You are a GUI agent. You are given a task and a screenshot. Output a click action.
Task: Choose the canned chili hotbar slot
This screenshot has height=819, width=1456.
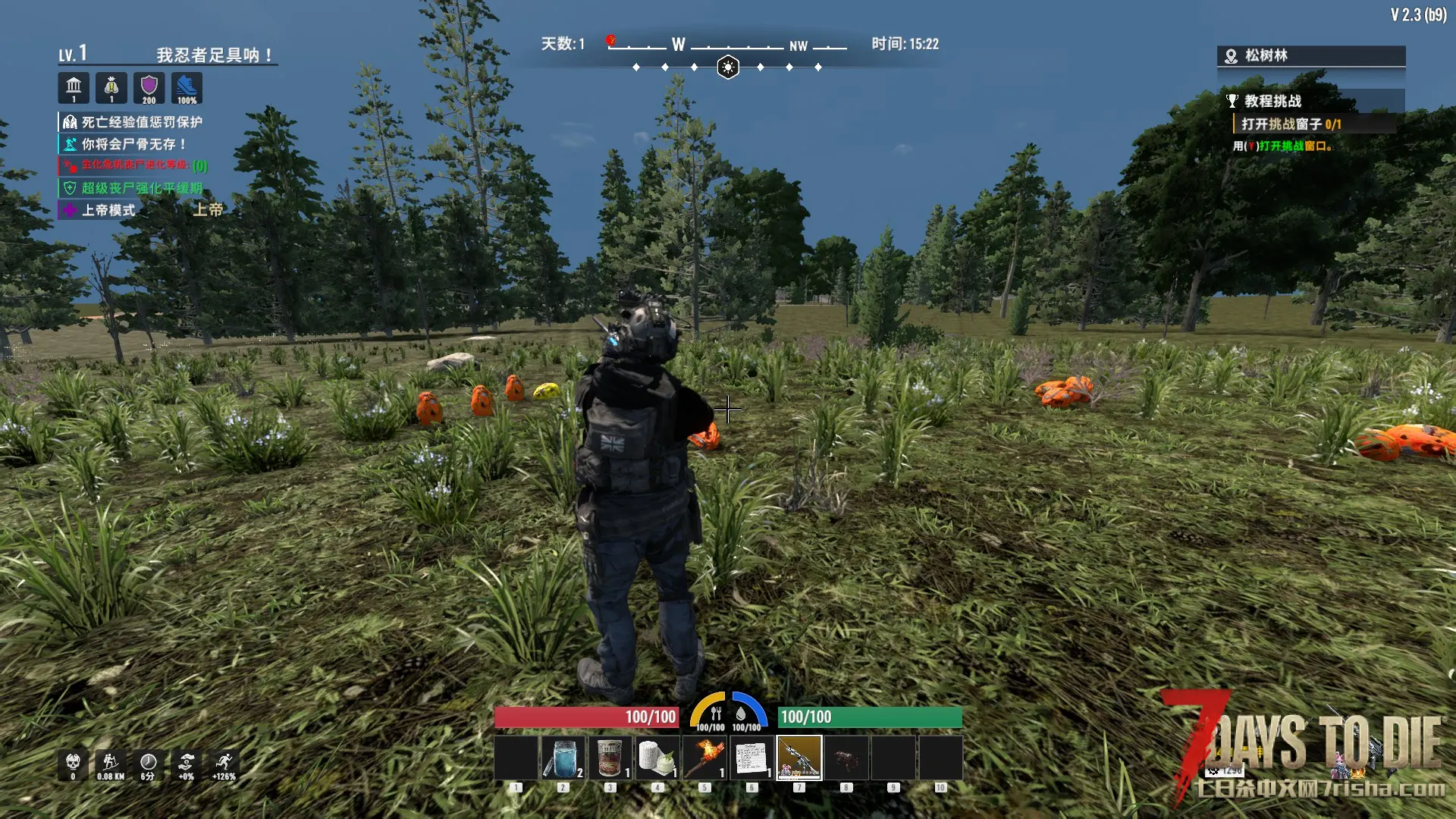[610, 758]
